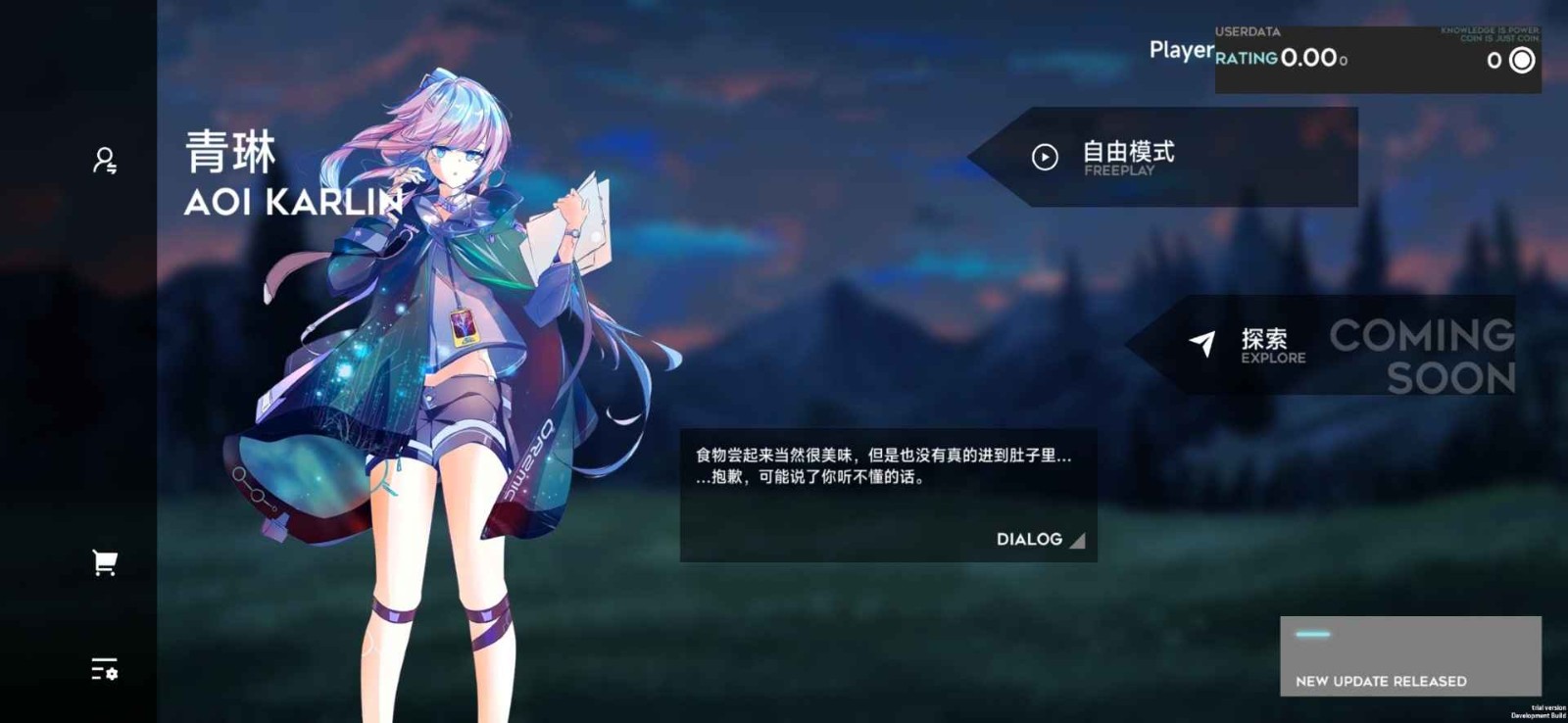Select the 自由模式 menu entry
Screen dimensions: 1568x723
pyautogui.click(x=1127, y=152)
